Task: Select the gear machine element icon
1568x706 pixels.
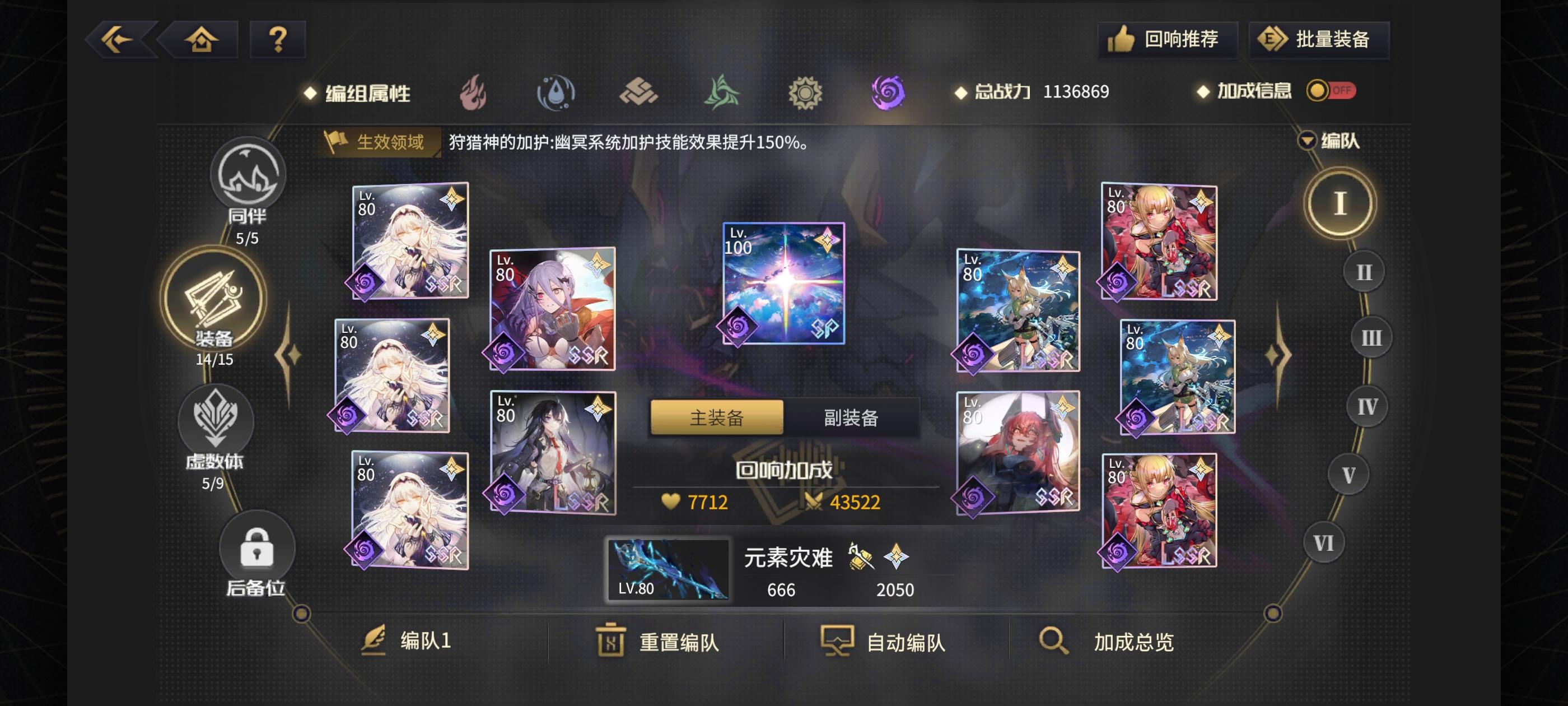Action: click(x=807, y=92)
